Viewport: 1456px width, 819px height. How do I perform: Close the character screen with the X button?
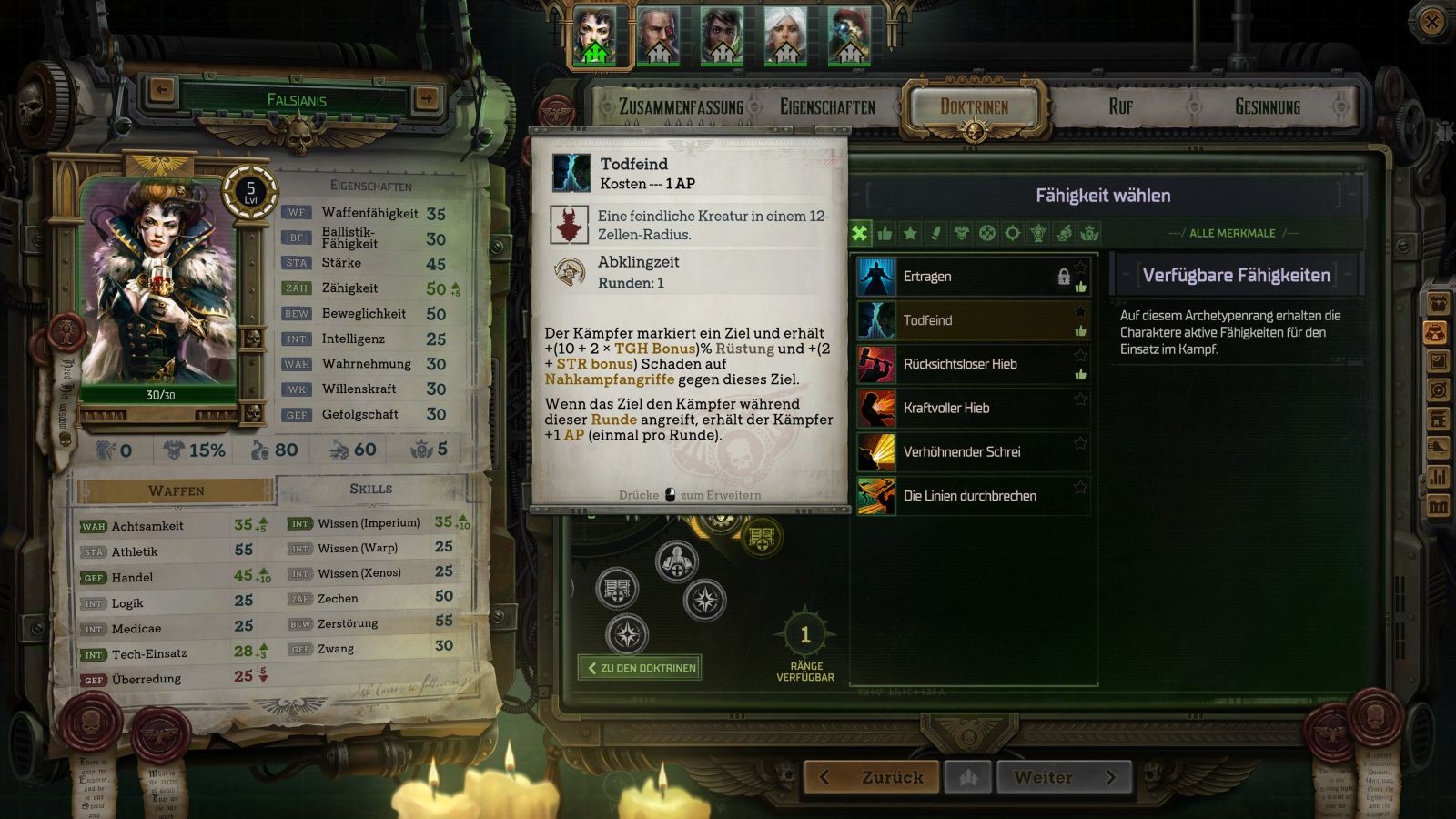click(1431, 22)
